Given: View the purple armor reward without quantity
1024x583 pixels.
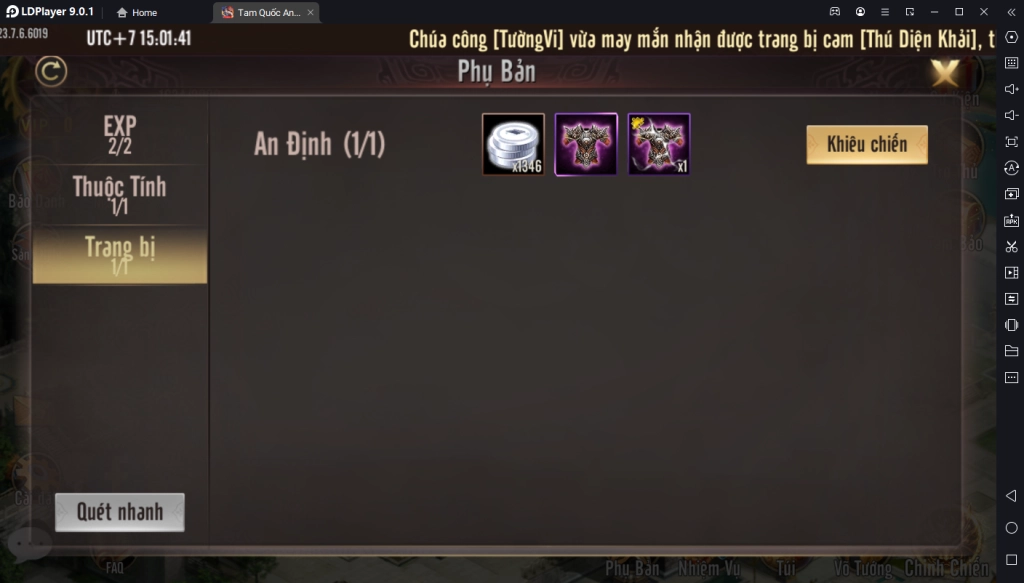Looking at the screenshot, I should [586, 144].
